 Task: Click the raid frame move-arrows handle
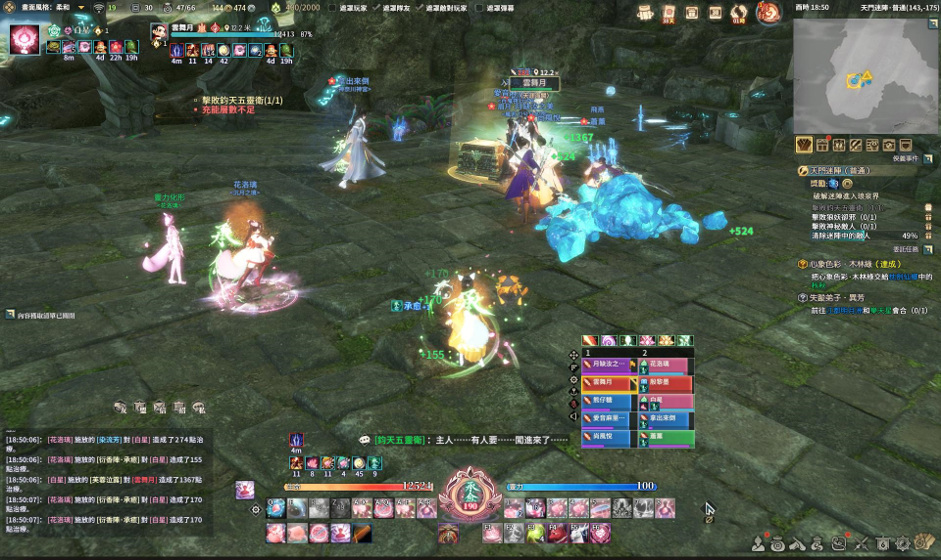coord(574,354)
